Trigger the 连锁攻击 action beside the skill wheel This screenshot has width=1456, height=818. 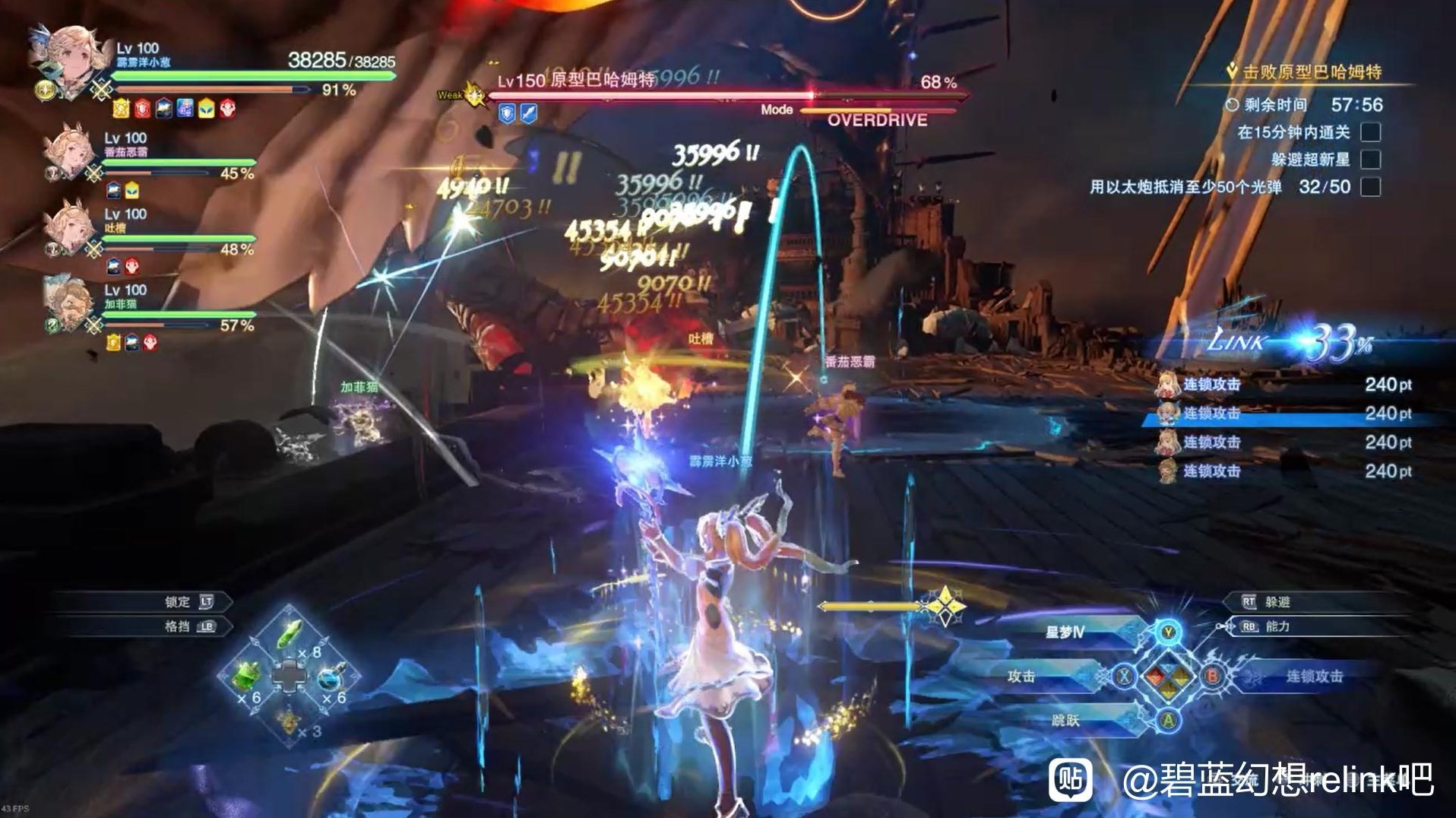coord(1314,676)
